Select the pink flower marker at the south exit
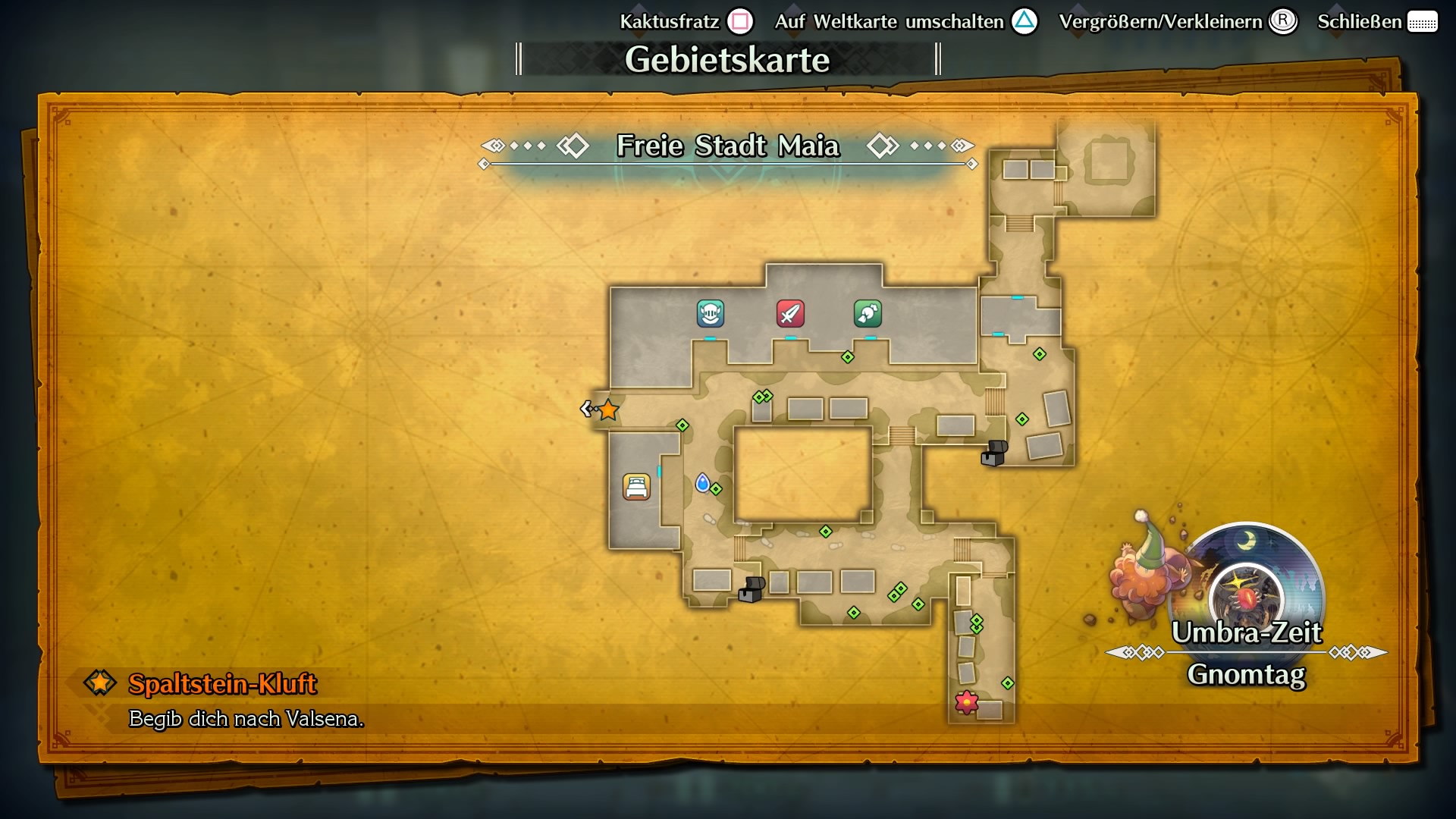Screen dimensions: 1456x819 tap(966, 704)
